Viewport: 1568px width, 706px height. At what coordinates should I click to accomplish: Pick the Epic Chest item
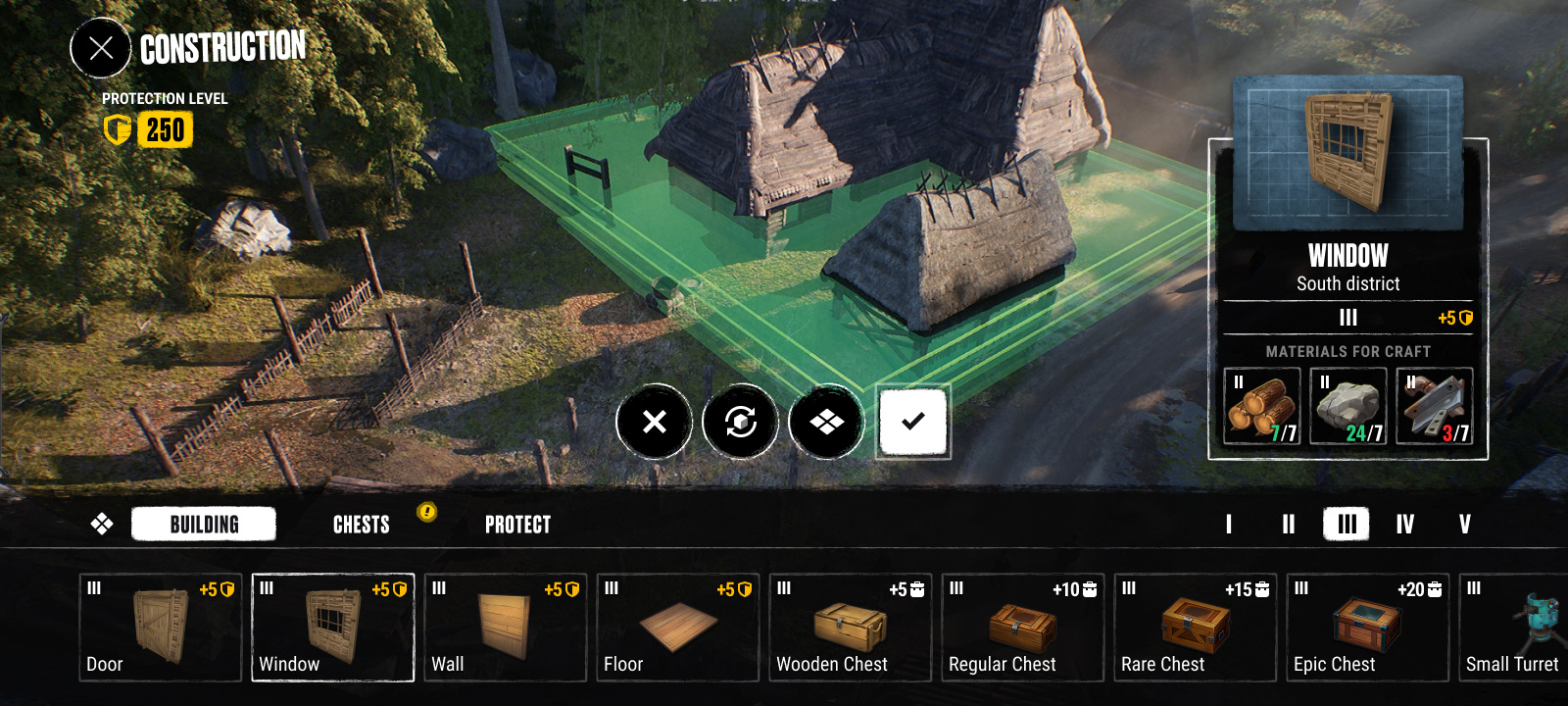click(x=1367, y=628)
